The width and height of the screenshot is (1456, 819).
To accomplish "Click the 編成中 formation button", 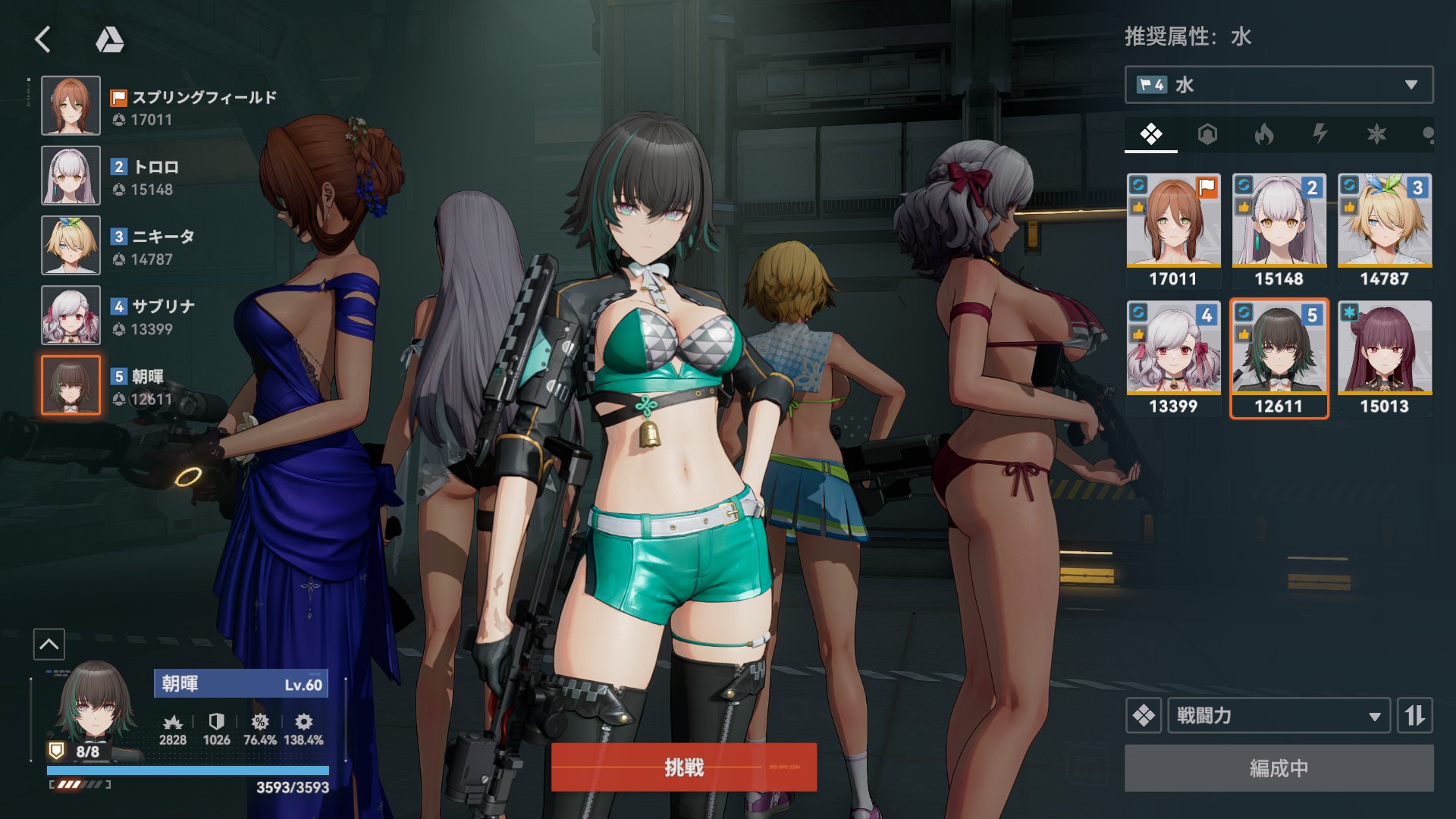I will pos(1279,768).
